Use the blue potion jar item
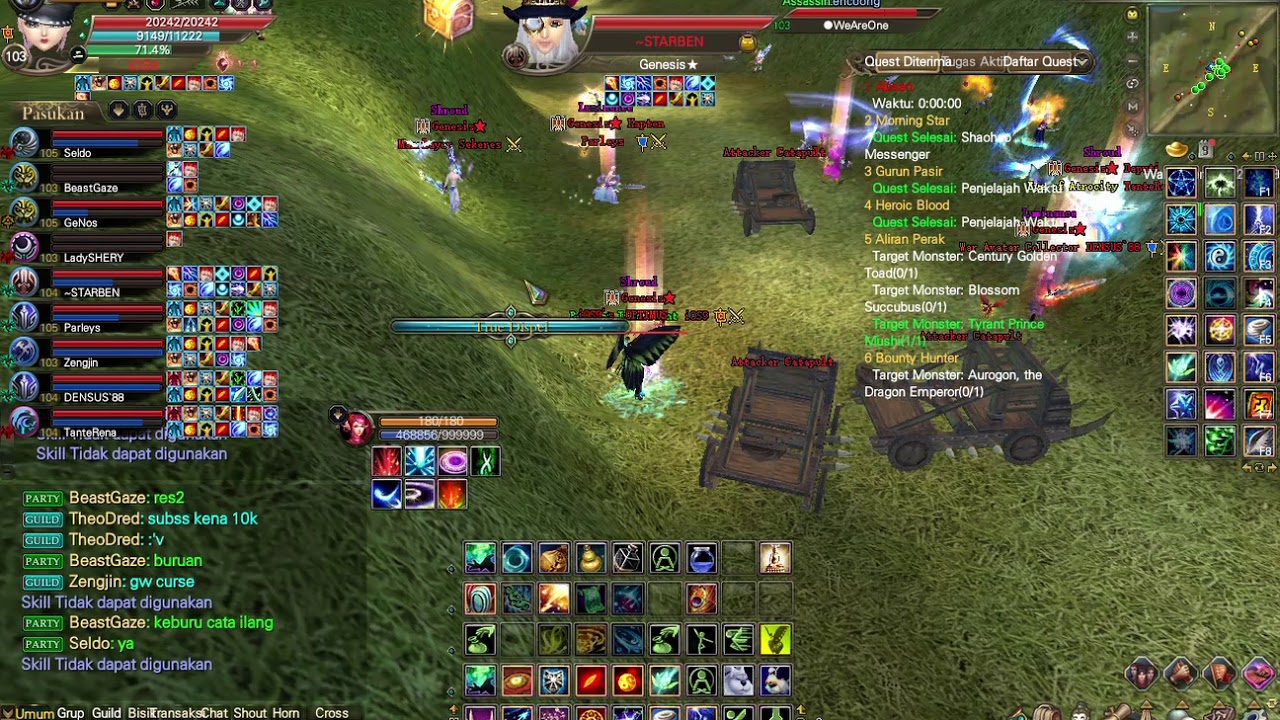Viewport: 1280px width, 720px height. [702, 558]
